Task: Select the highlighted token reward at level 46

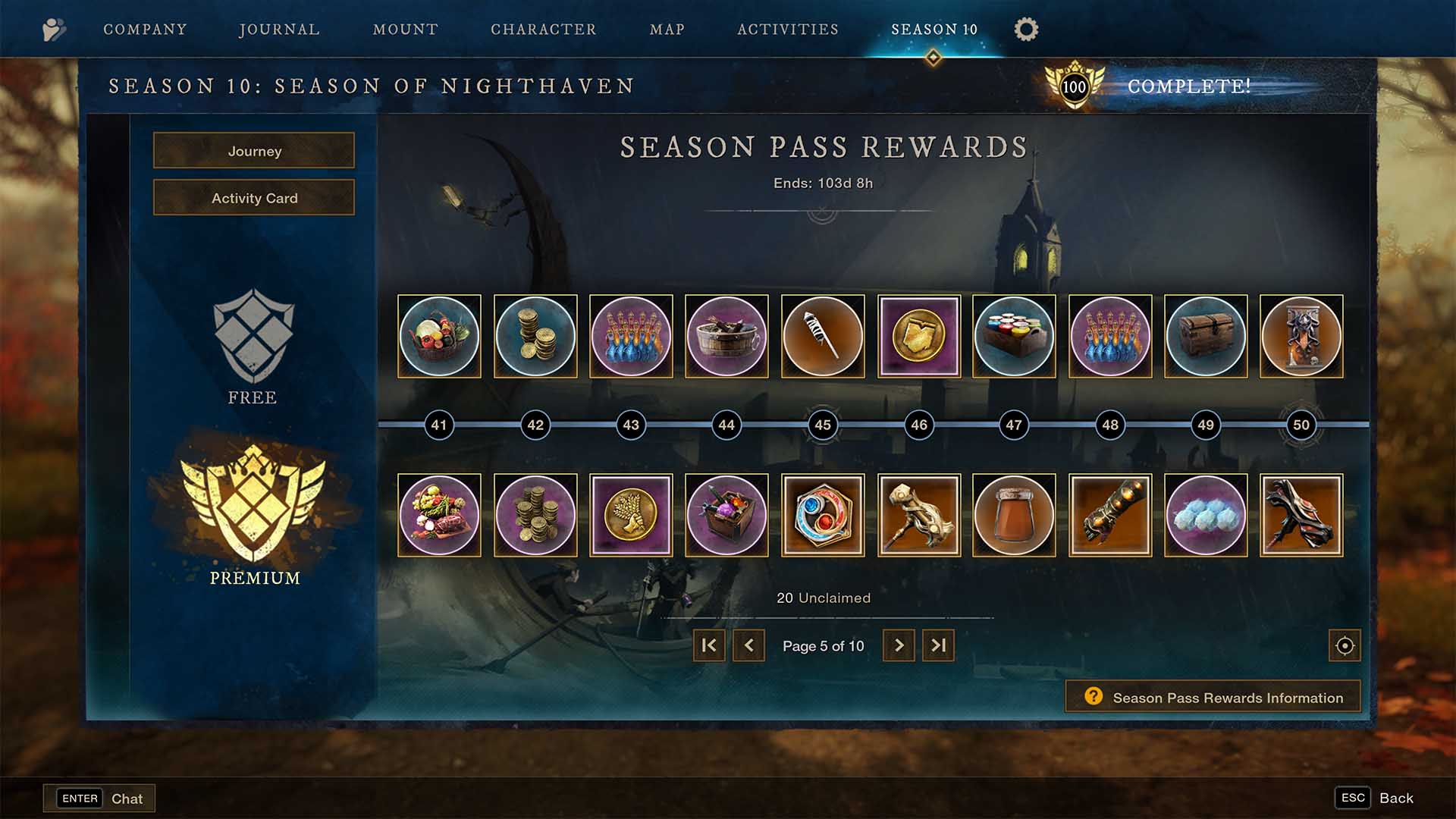Action: pyautogui.click(x=918, y=336)
